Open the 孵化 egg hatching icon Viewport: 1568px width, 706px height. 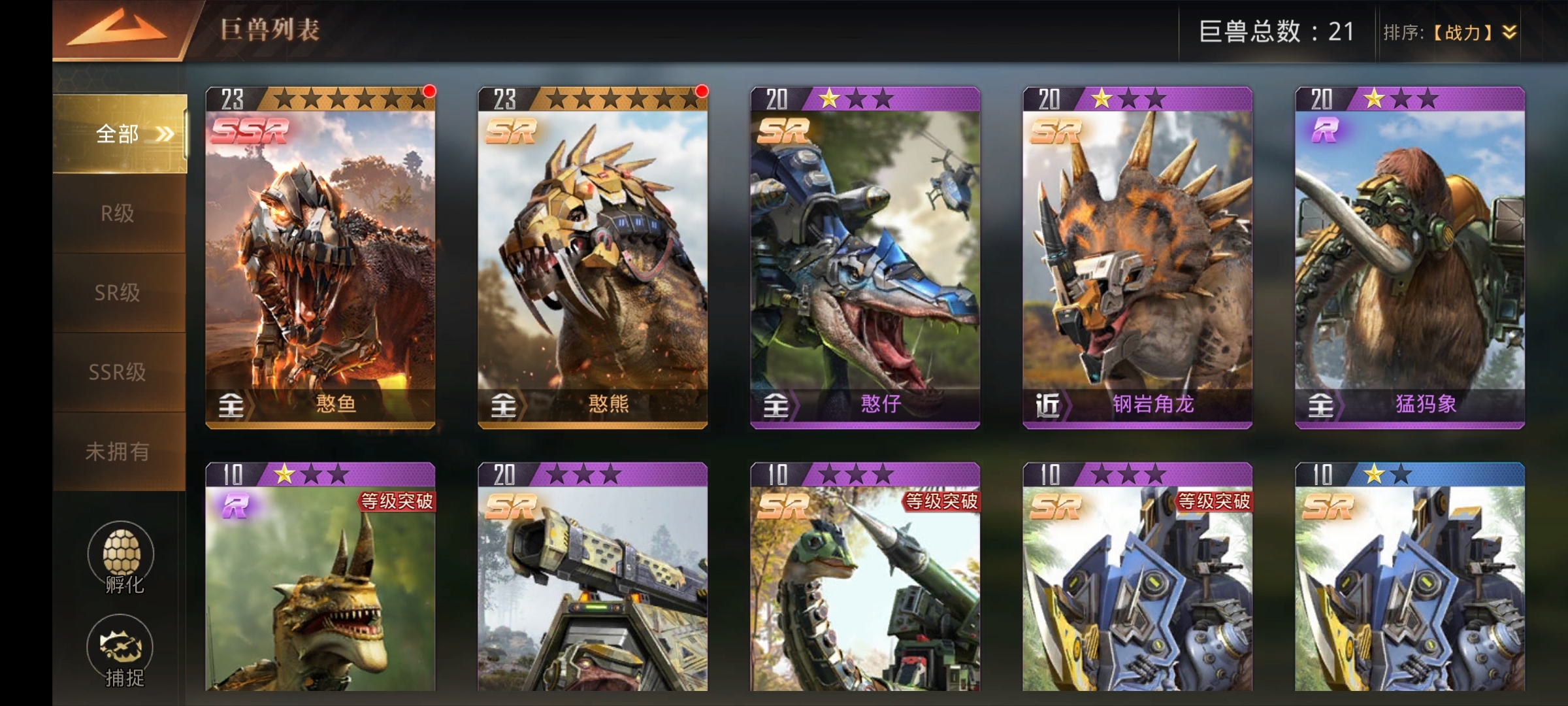(x=122, y=557)
